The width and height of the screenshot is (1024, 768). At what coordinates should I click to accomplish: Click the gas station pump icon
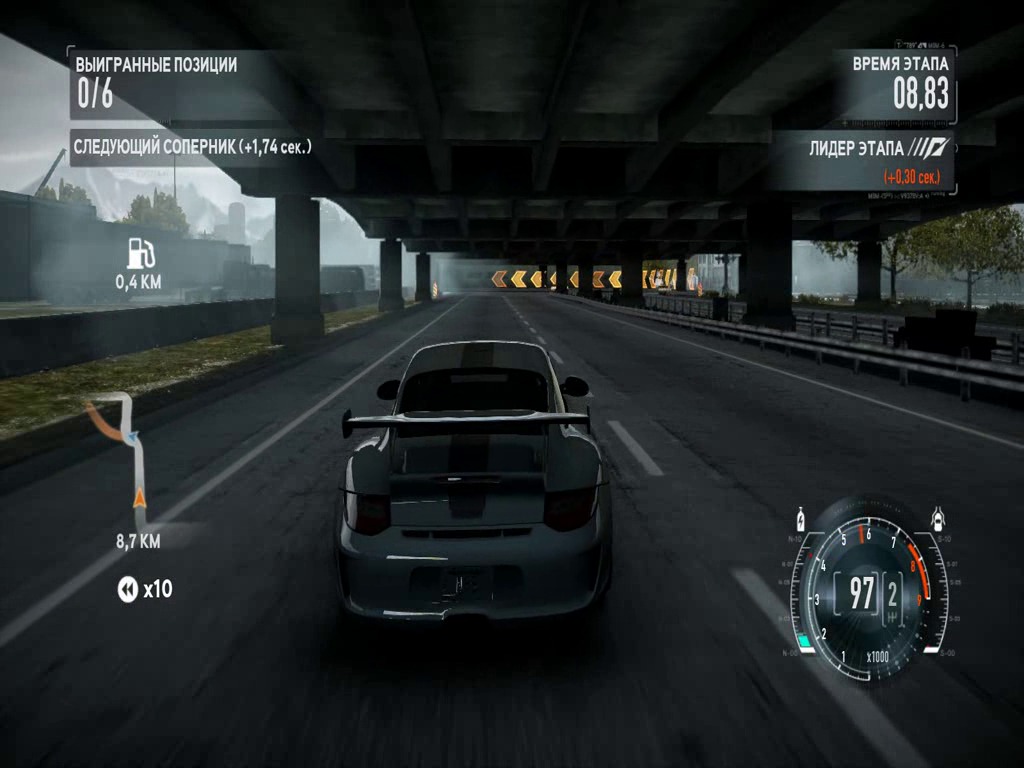tap(140, 253)
